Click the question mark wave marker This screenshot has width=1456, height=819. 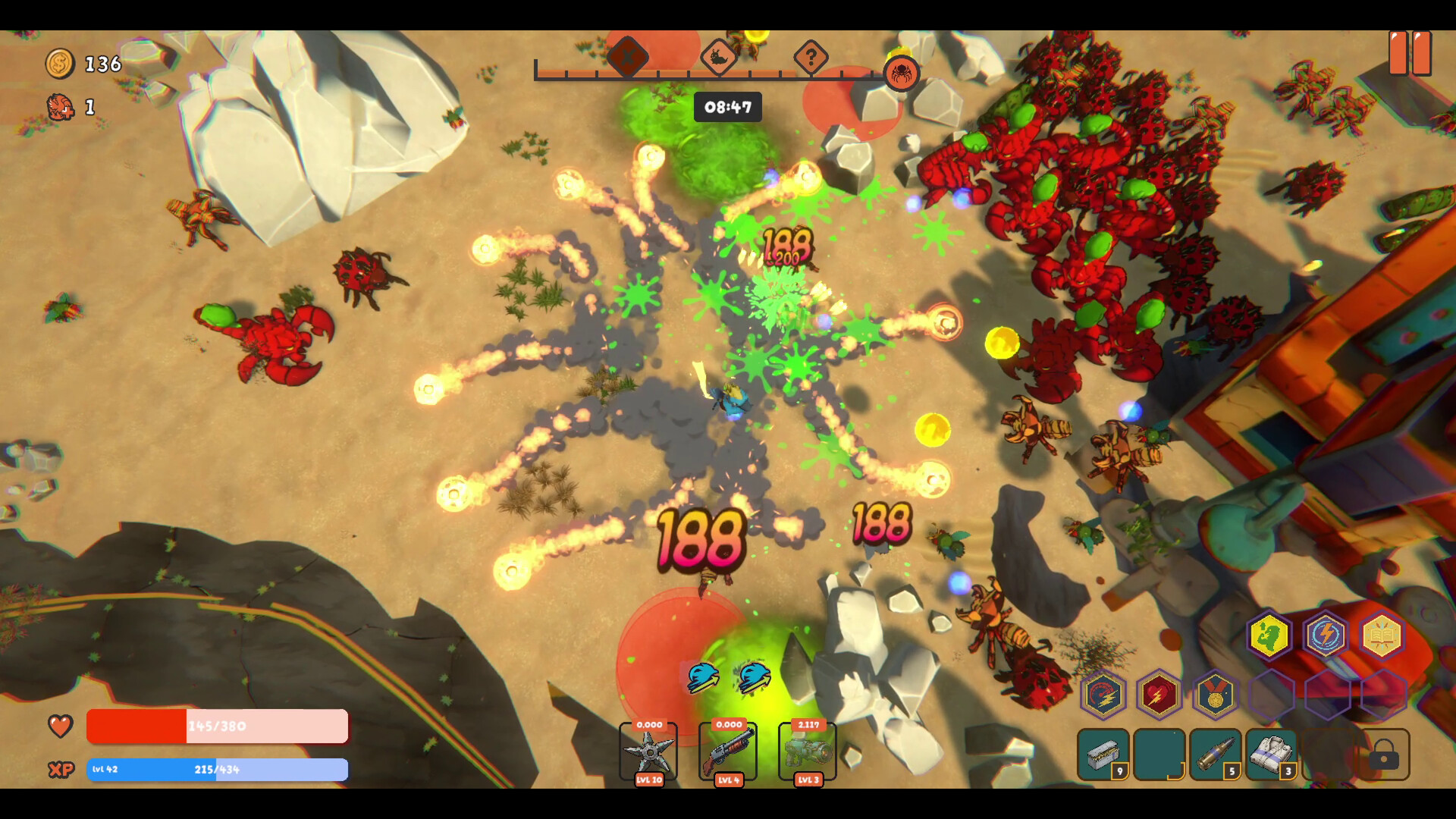click(x=811, y=57)
